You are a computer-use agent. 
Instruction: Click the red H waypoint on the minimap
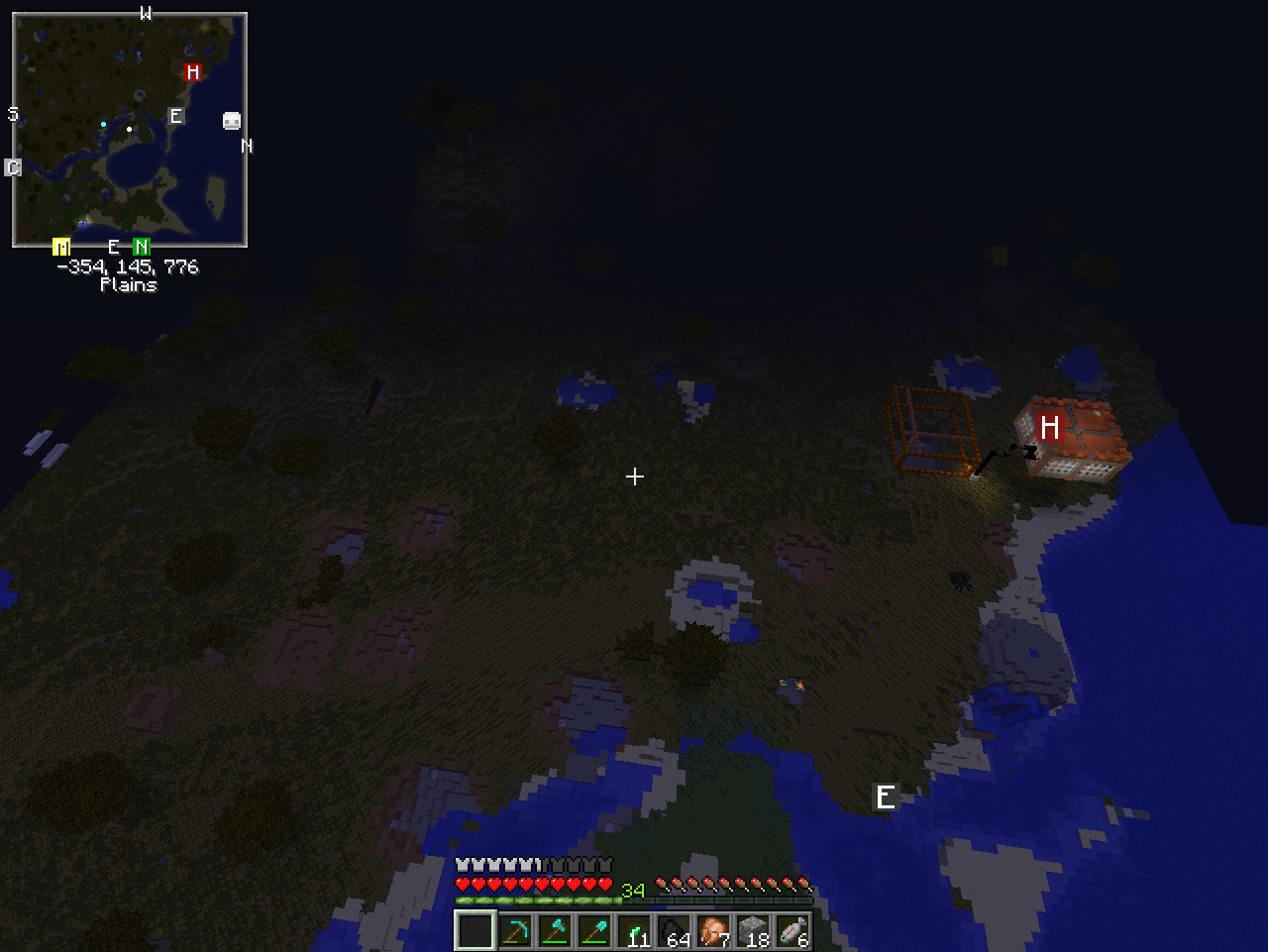tap(192, 71)
